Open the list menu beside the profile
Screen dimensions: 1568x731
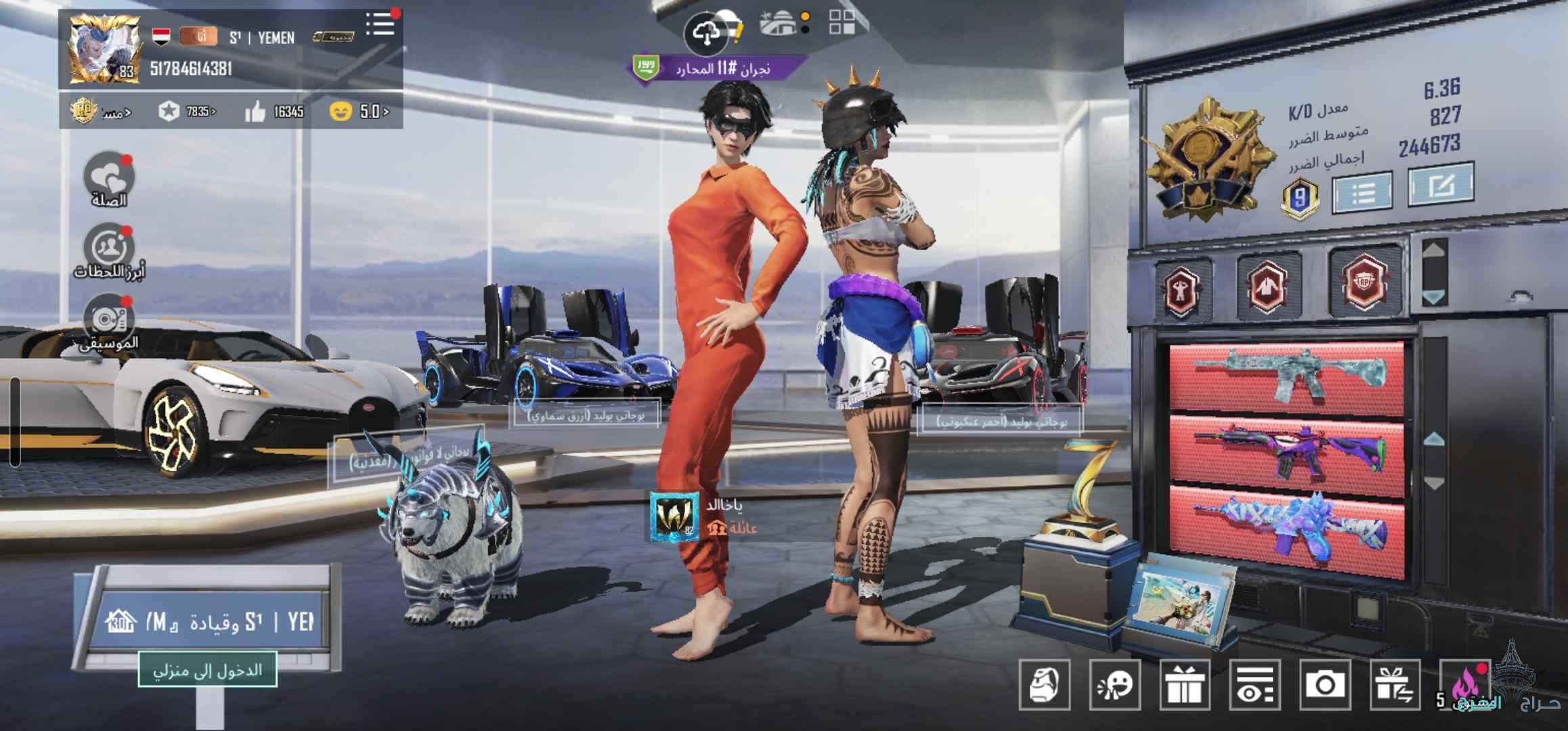[380, 24]
